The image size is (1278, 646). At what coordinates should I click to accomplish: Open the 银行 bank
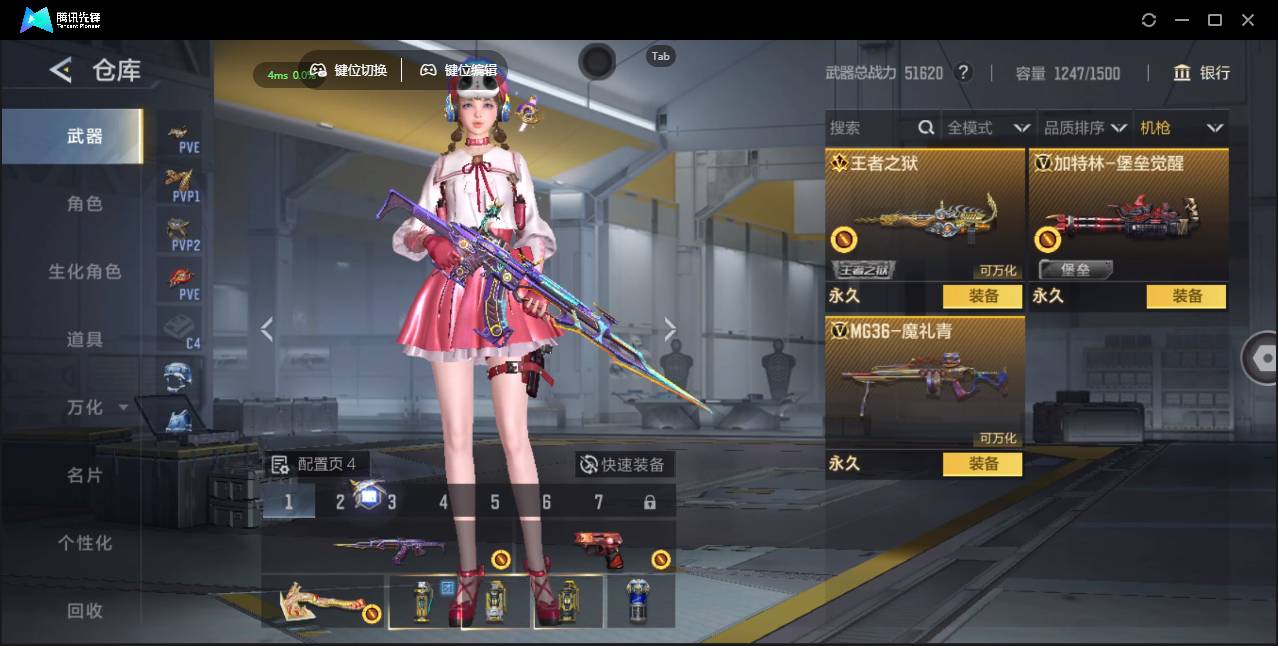coord(1202,73)
